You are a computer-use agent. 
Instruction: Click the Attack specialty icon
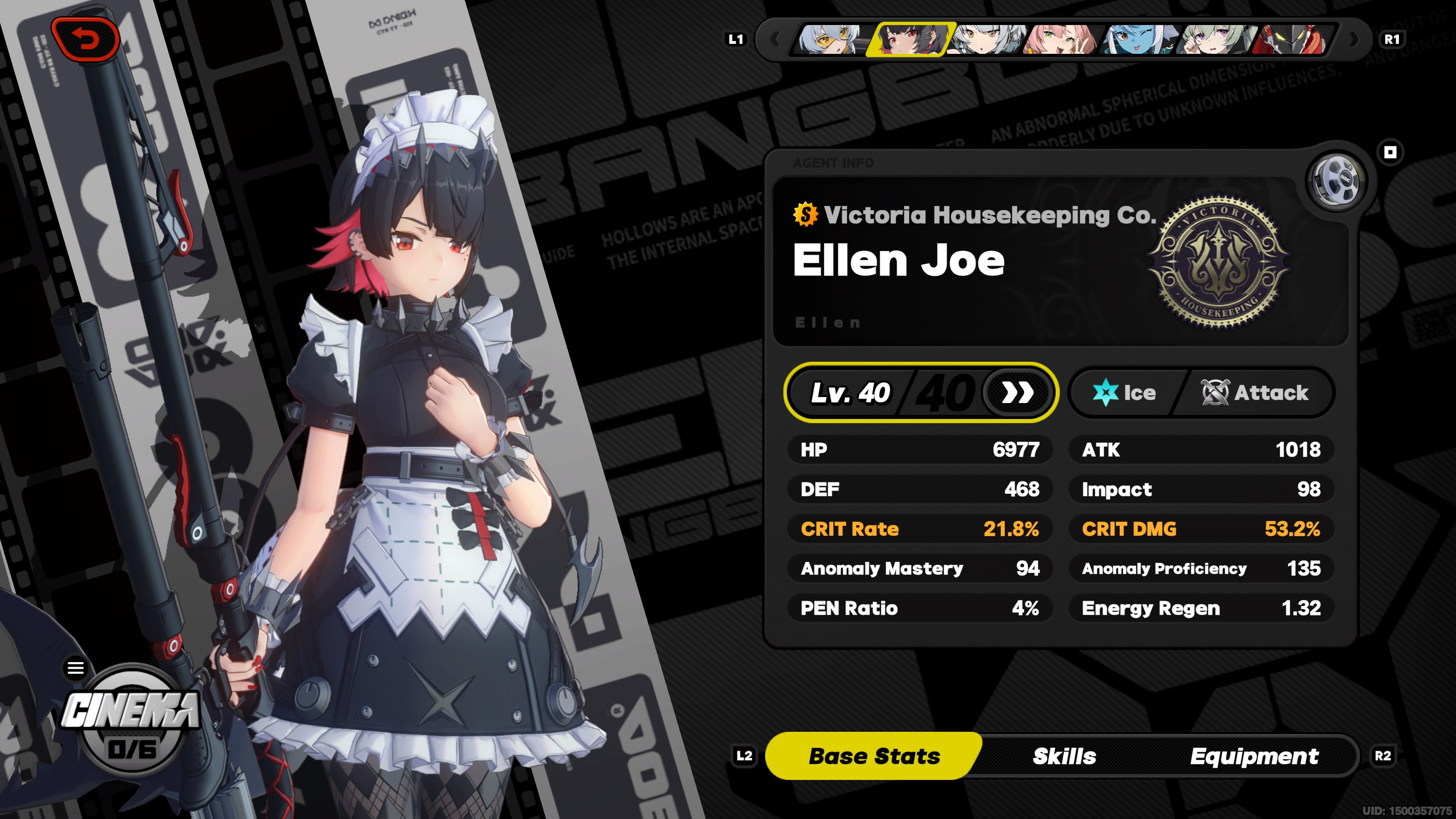coord(1214,393)
